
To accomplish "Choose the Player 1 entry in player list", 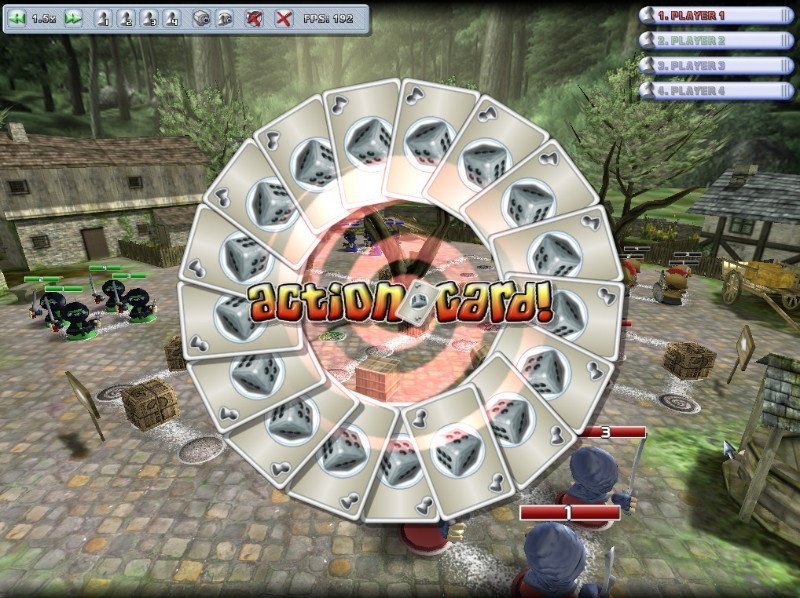I will (708, 16).
